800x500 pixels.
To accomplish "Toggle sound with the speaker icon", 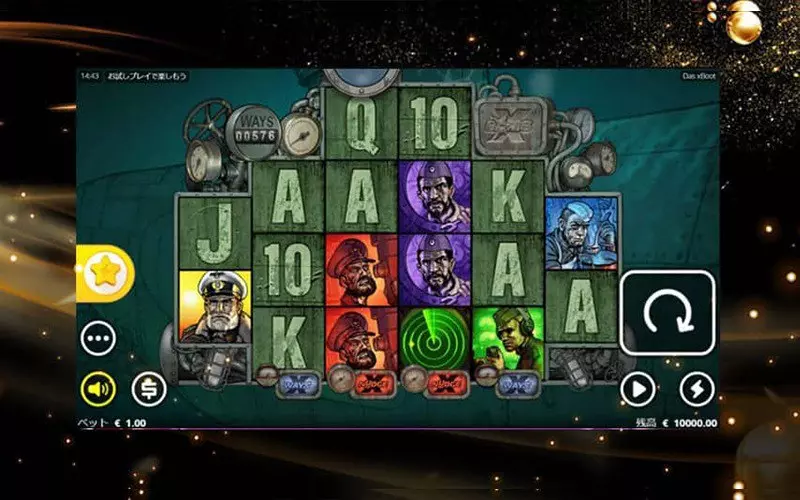I will 98,388.
